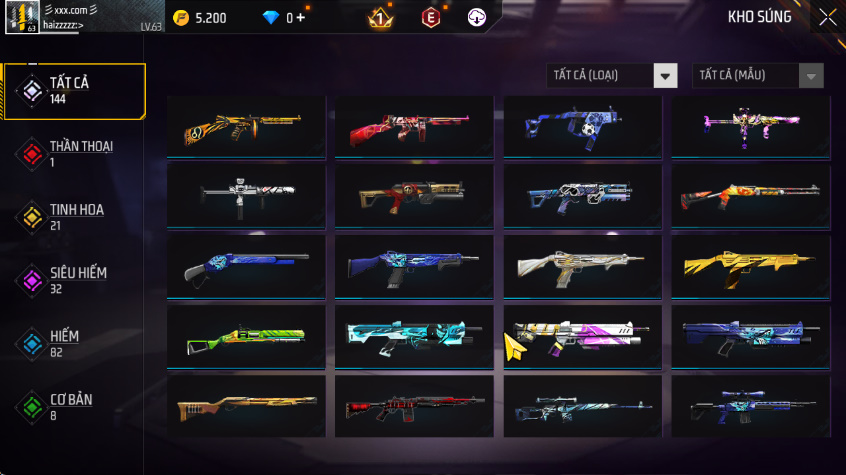Open the player profile avatar
This screenshot has height=475, width=846.
[21, 18]
